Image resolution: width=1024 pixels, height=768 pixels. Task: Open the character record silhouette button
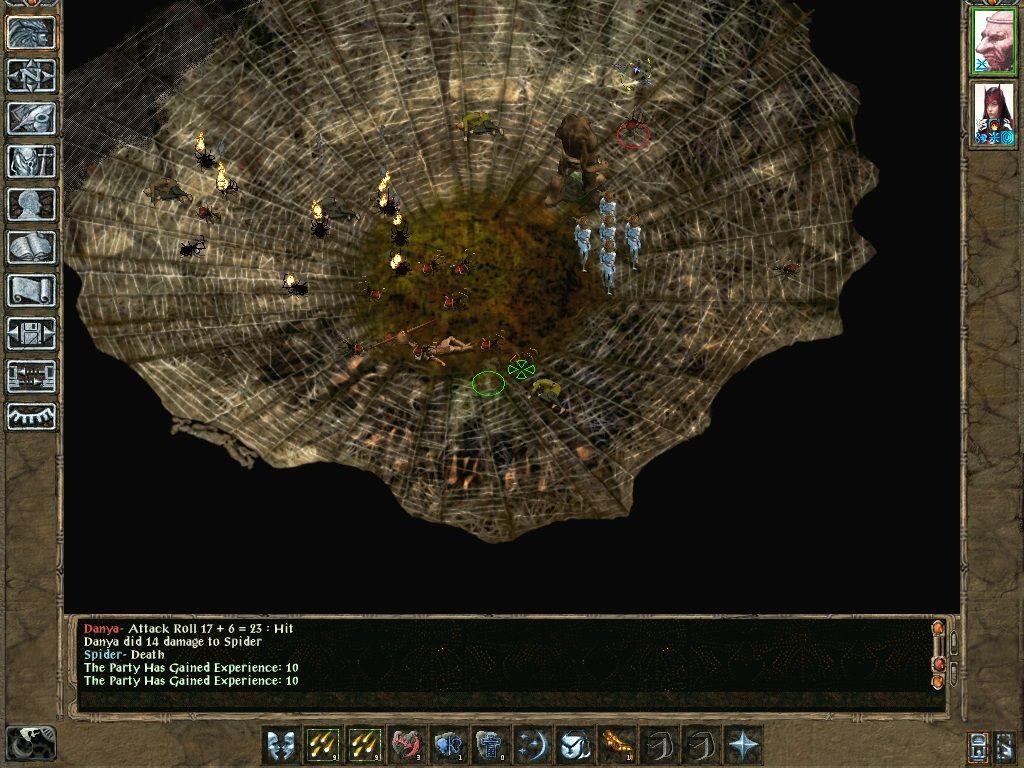coord(31,204)
